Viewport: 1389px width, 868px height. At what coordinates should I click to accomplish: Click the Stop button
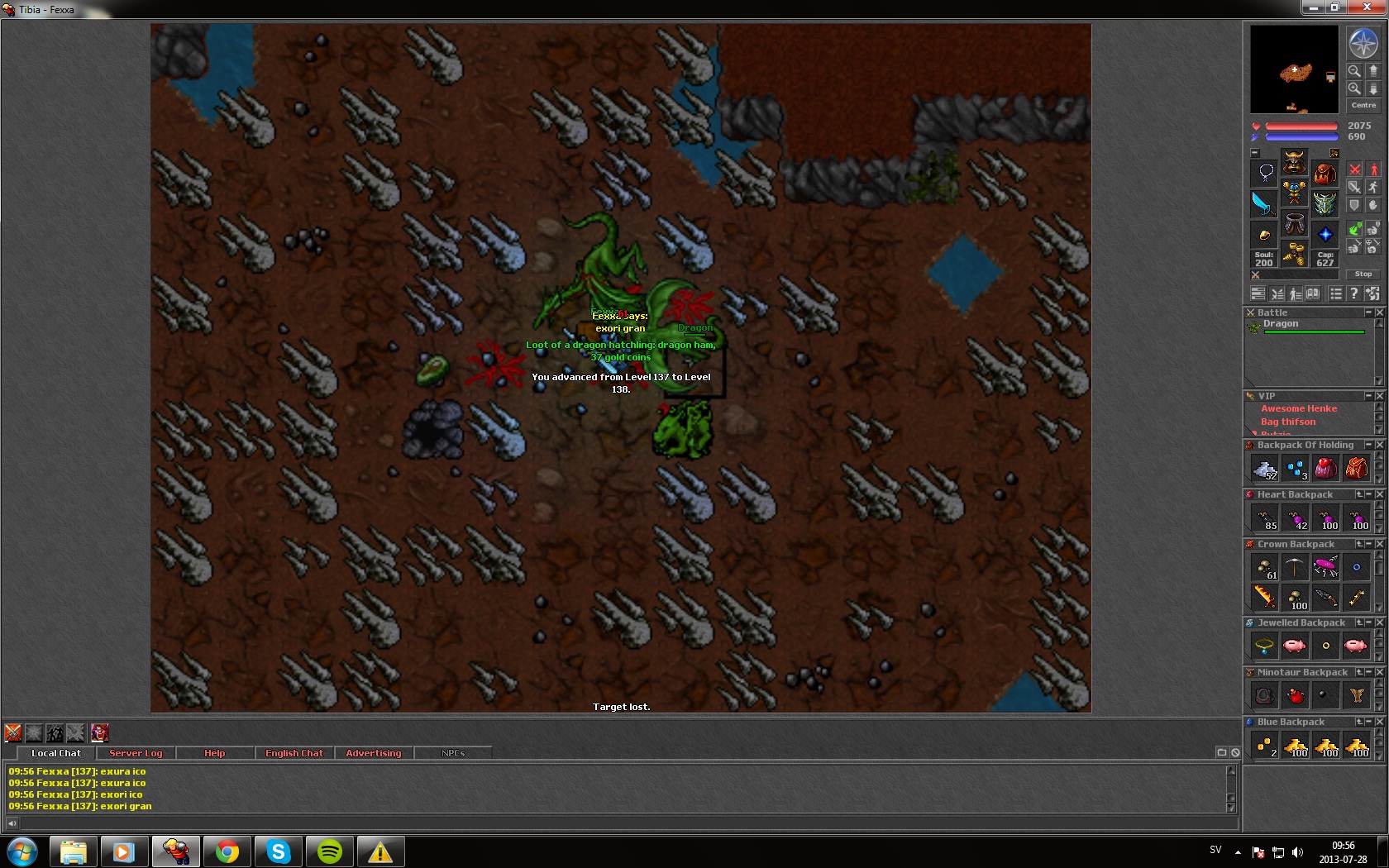pyautogui.click(x=1363, y=274)
